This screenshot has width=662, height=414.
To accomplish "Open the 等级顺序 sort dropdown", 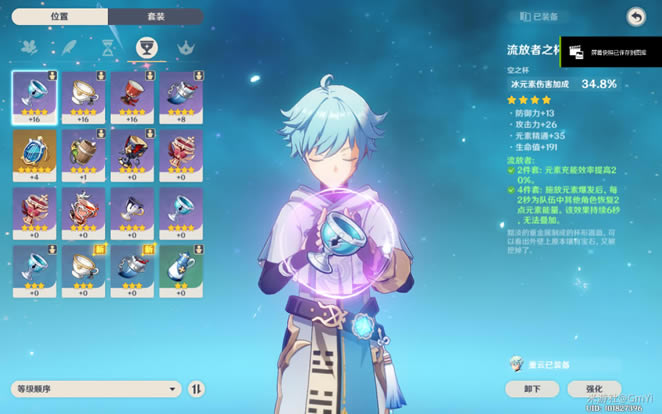I will coord(97,388).
